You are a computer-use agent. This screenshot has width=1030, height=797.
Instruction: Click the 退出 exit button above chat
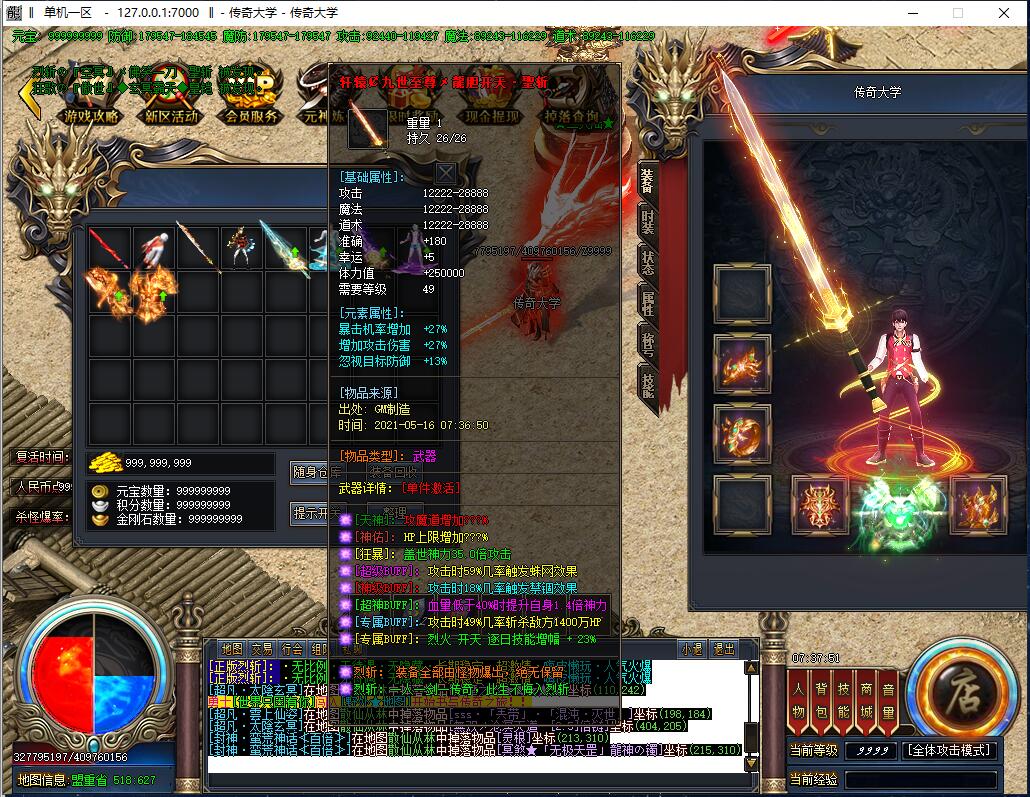(x=723, y=649)
